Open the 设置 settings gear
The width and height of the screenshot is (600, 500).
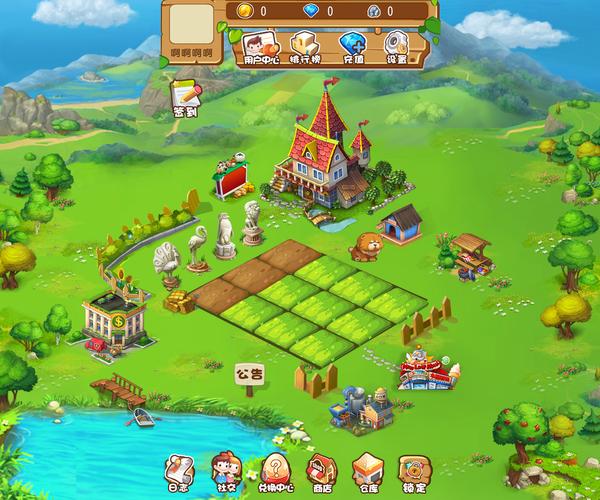click(x=397, y=47)
